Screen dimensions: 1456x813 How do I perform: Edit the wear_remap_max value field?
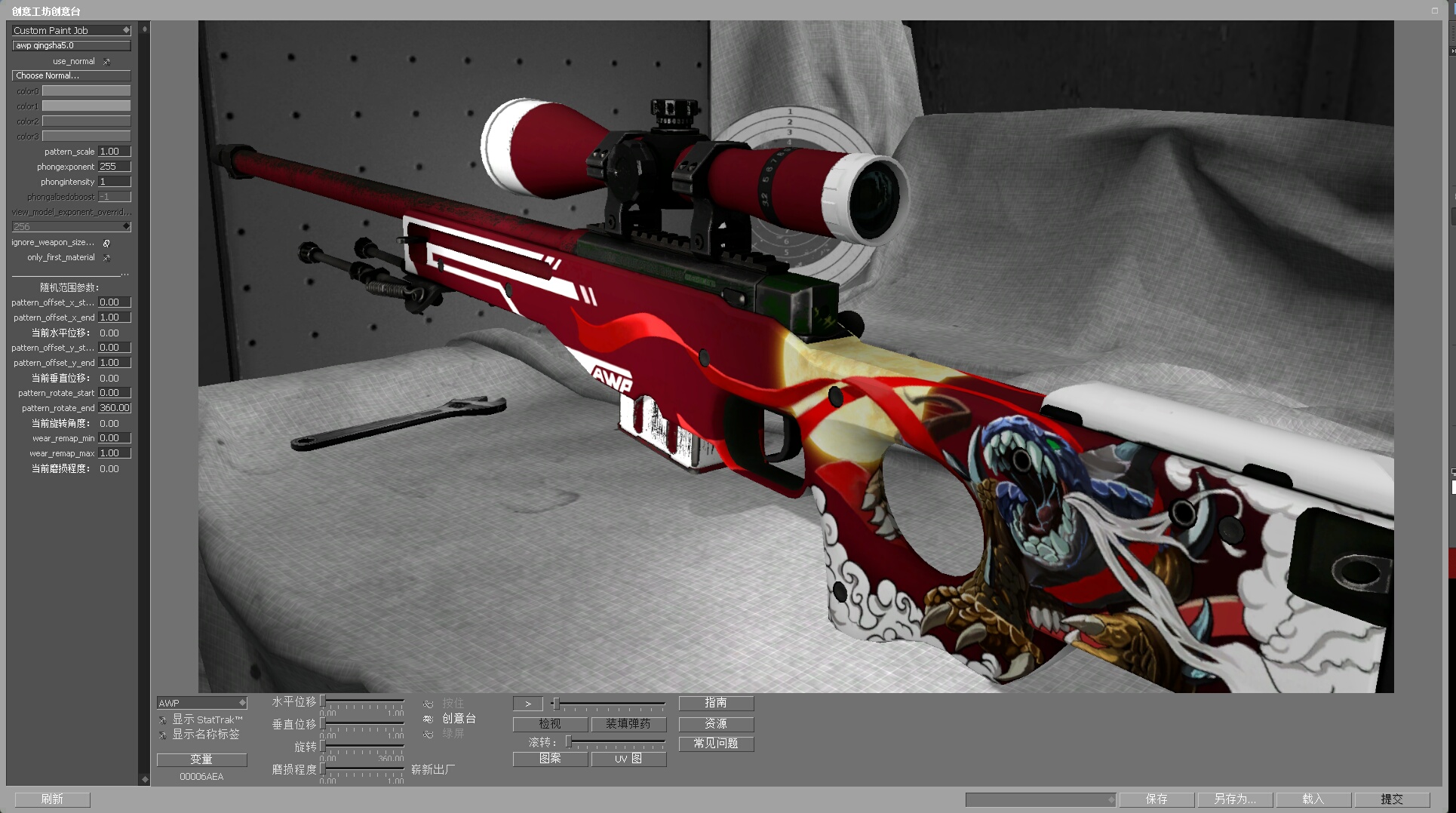[114, 453]
